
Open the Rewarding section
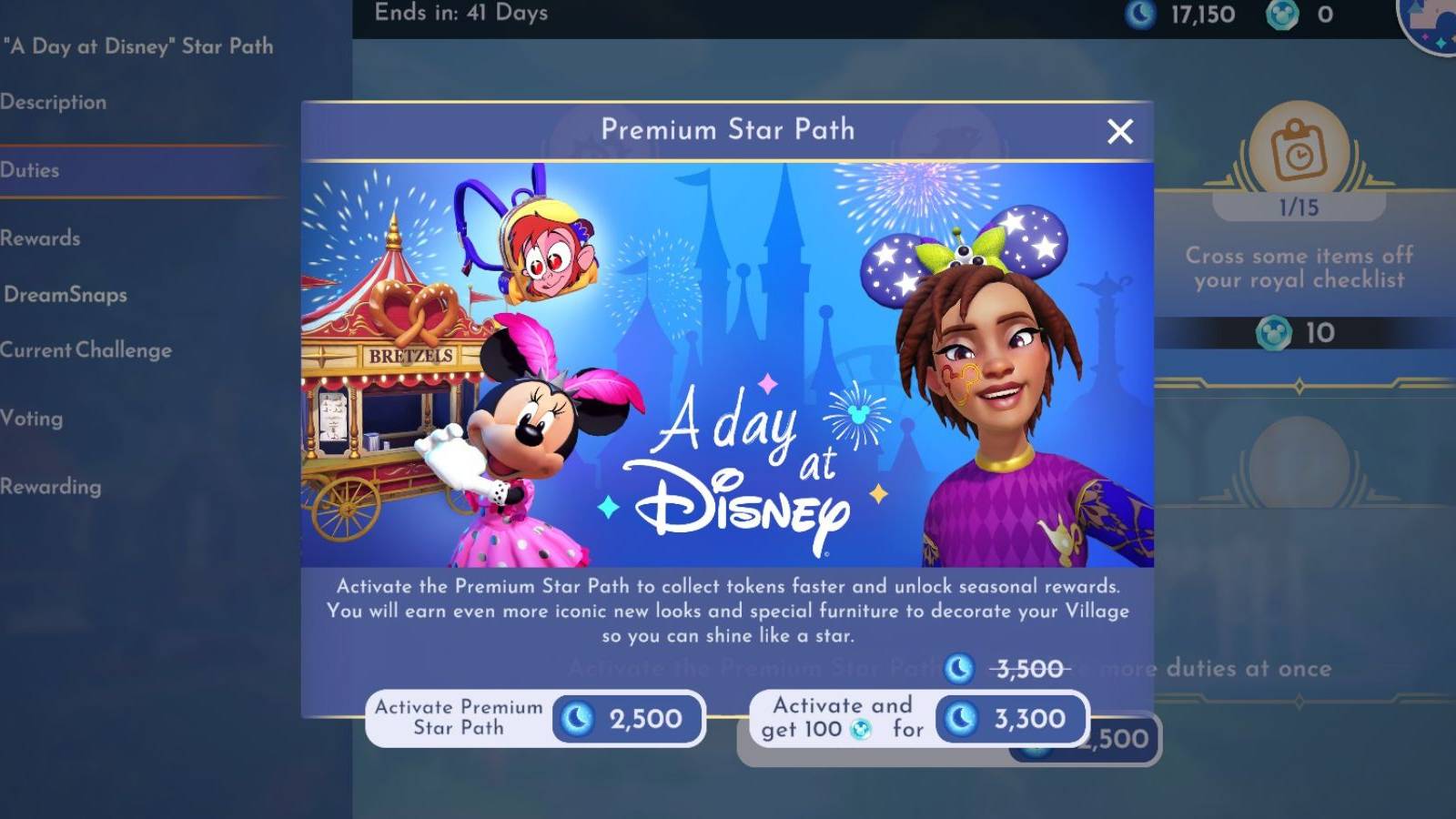point(53,486)
